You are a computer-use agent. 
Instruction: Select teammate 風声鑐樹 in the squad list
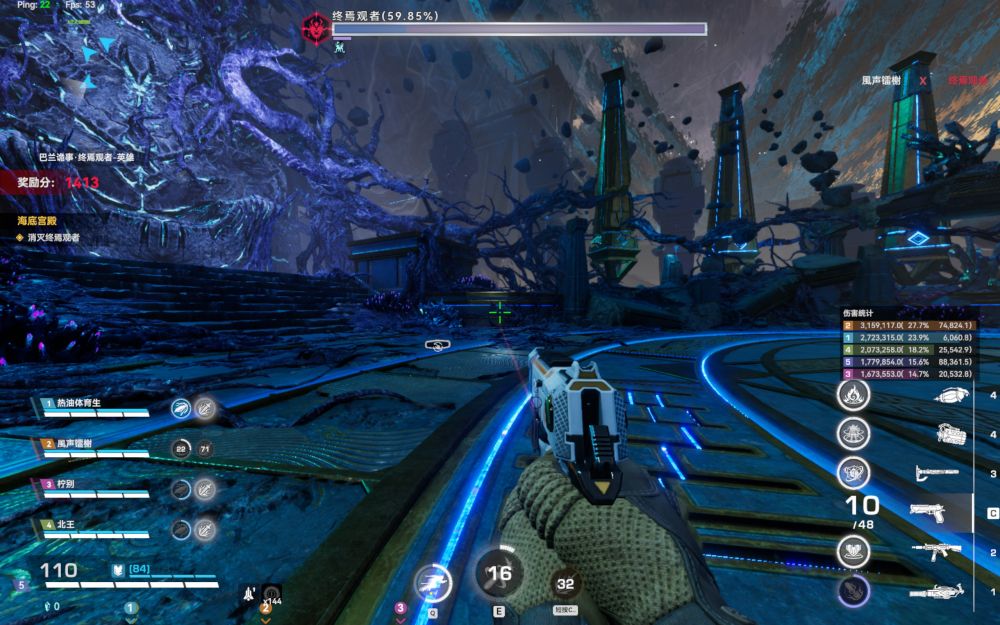pos(94,445)
